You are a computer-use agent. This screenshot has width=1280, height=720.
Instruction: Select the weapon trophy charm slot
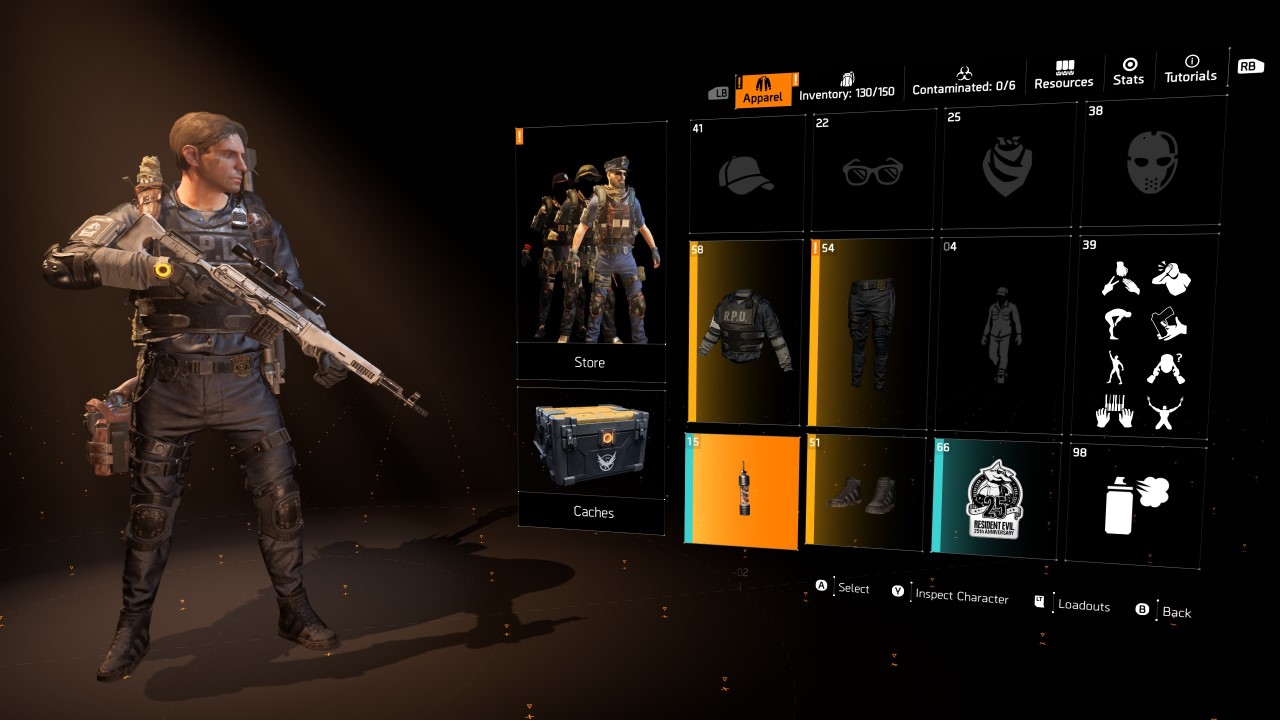click(742, 489)
